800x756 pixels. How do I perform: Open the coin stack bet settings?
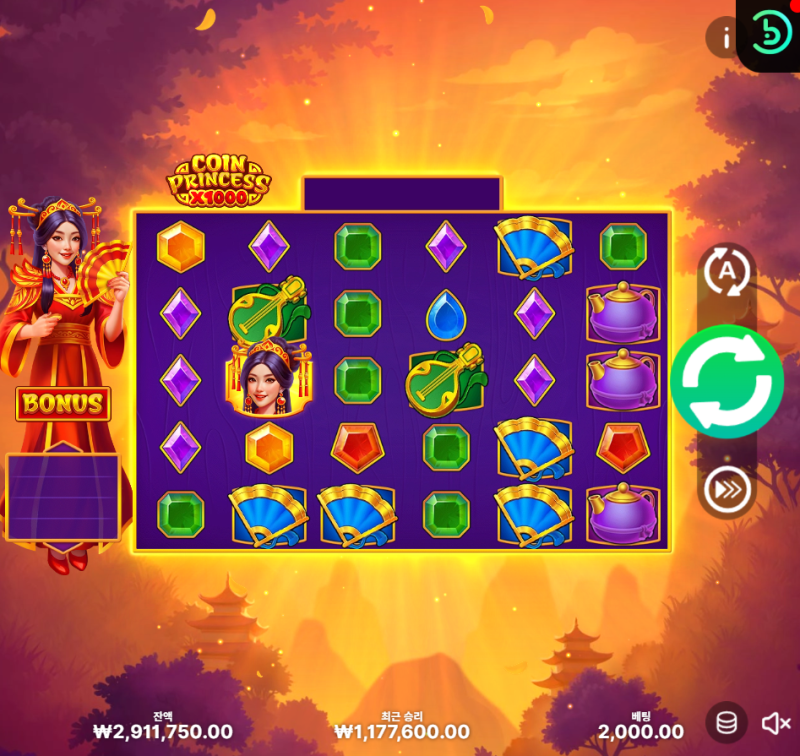coord(727,722)
